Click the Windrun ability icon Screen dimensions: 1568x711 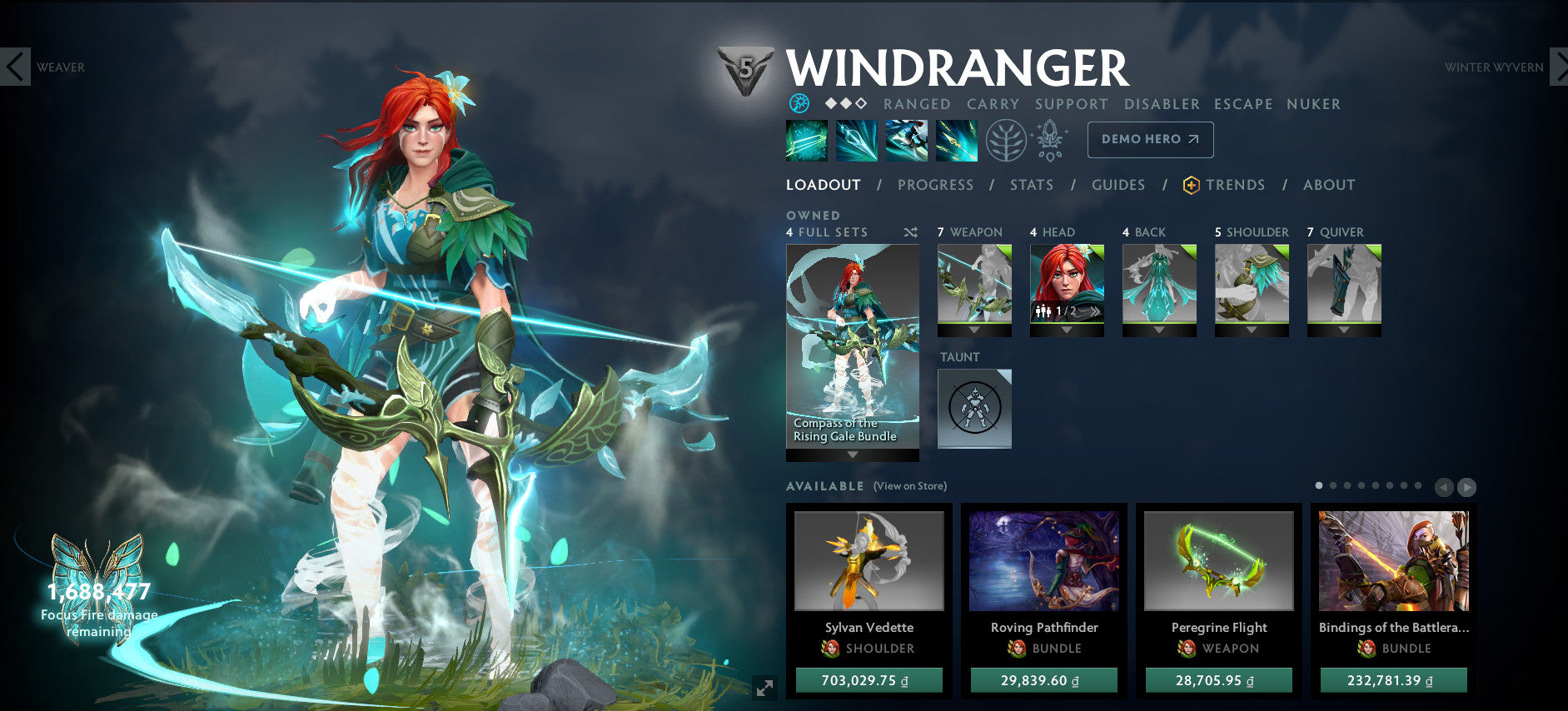pos(908,140)
